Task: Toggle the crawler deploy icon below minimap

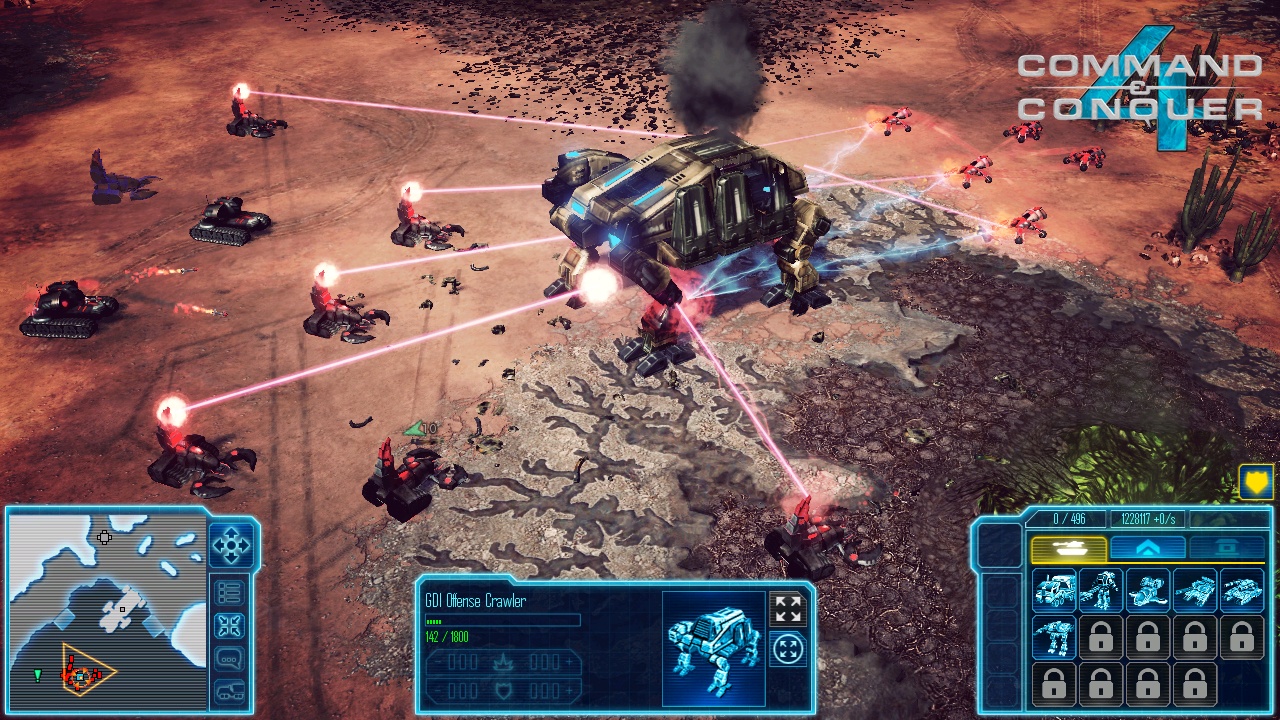Action: pyautogui.click(x=230, y=691)
